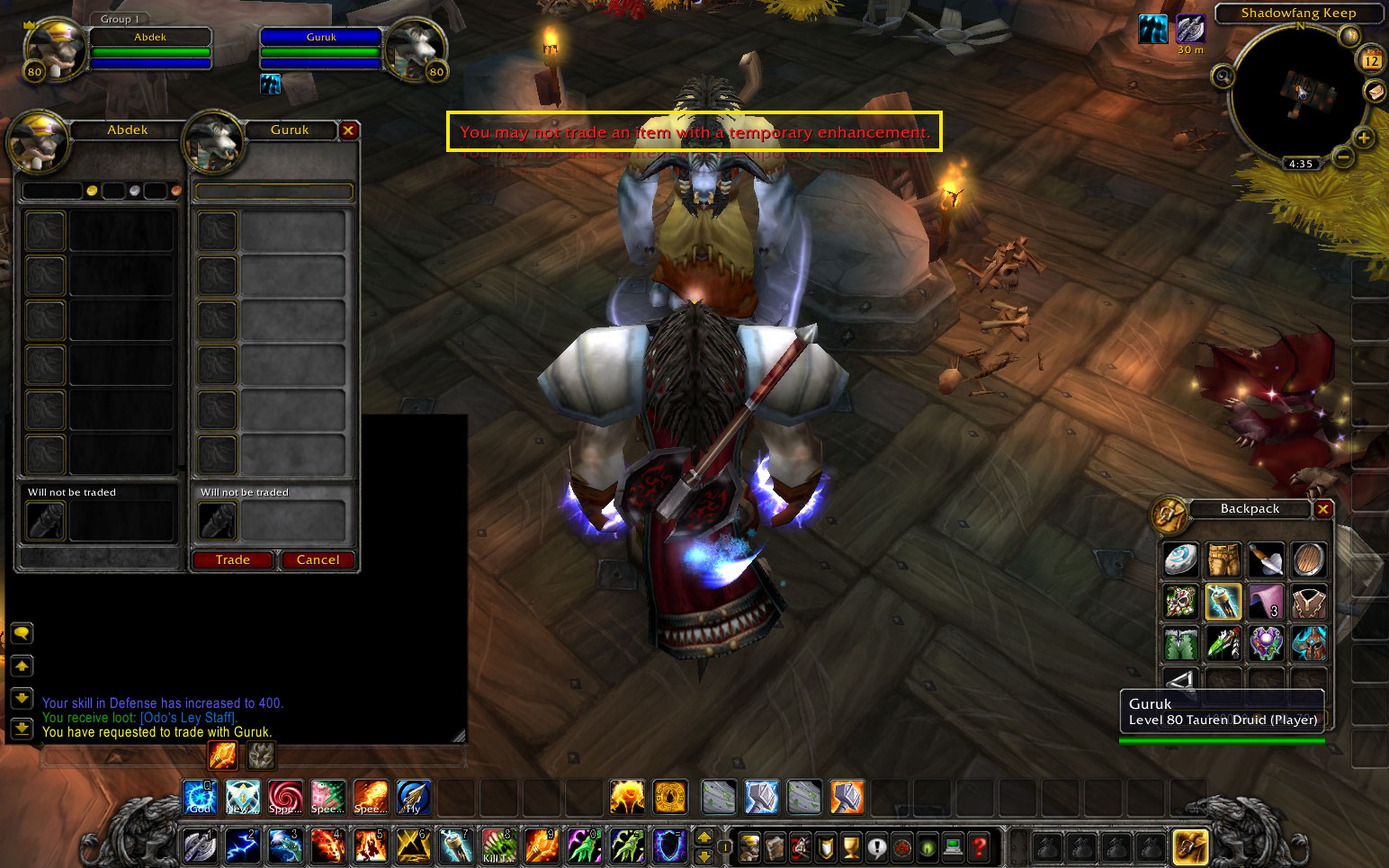Open the Help red question mark menu
The height and width of the screenshot is (868, 1389).
(x=977, y=847)
